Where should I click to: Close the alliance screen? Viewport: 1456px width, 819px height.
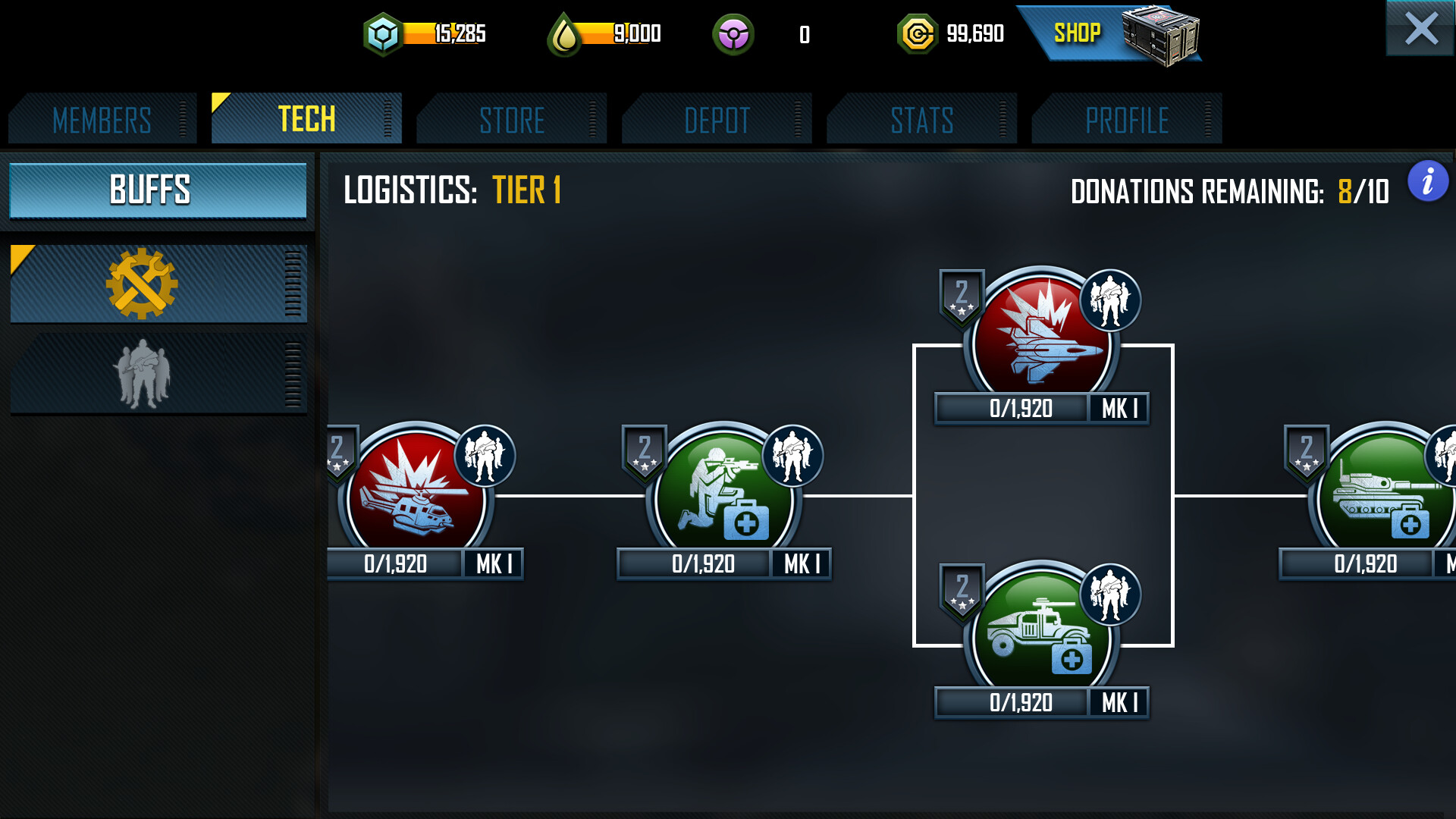pyautogui.click(x=1420, y=29)
